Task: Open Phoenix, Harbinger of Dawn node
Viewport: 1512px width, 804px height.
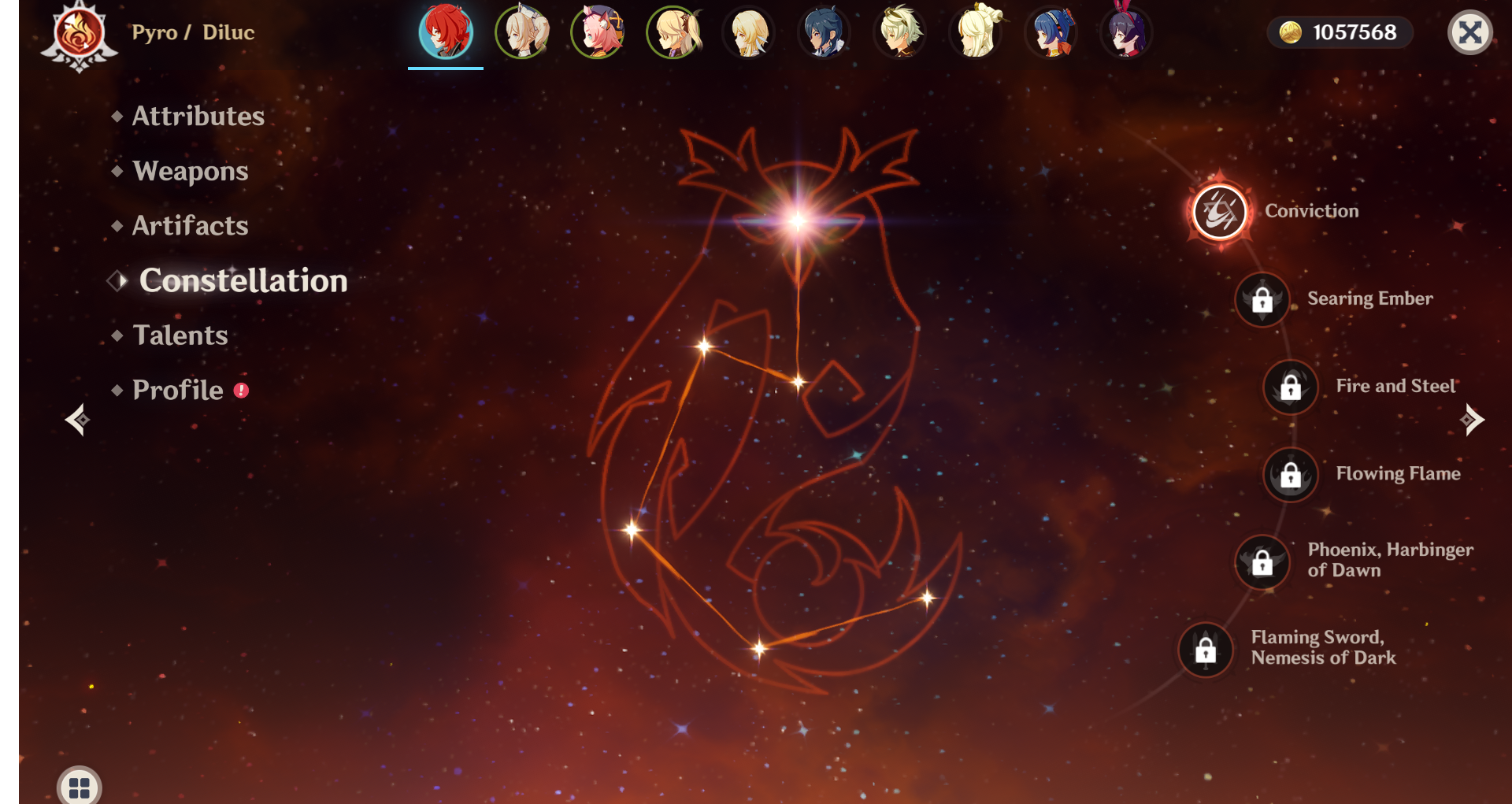Action: [x=1262, y=562]
